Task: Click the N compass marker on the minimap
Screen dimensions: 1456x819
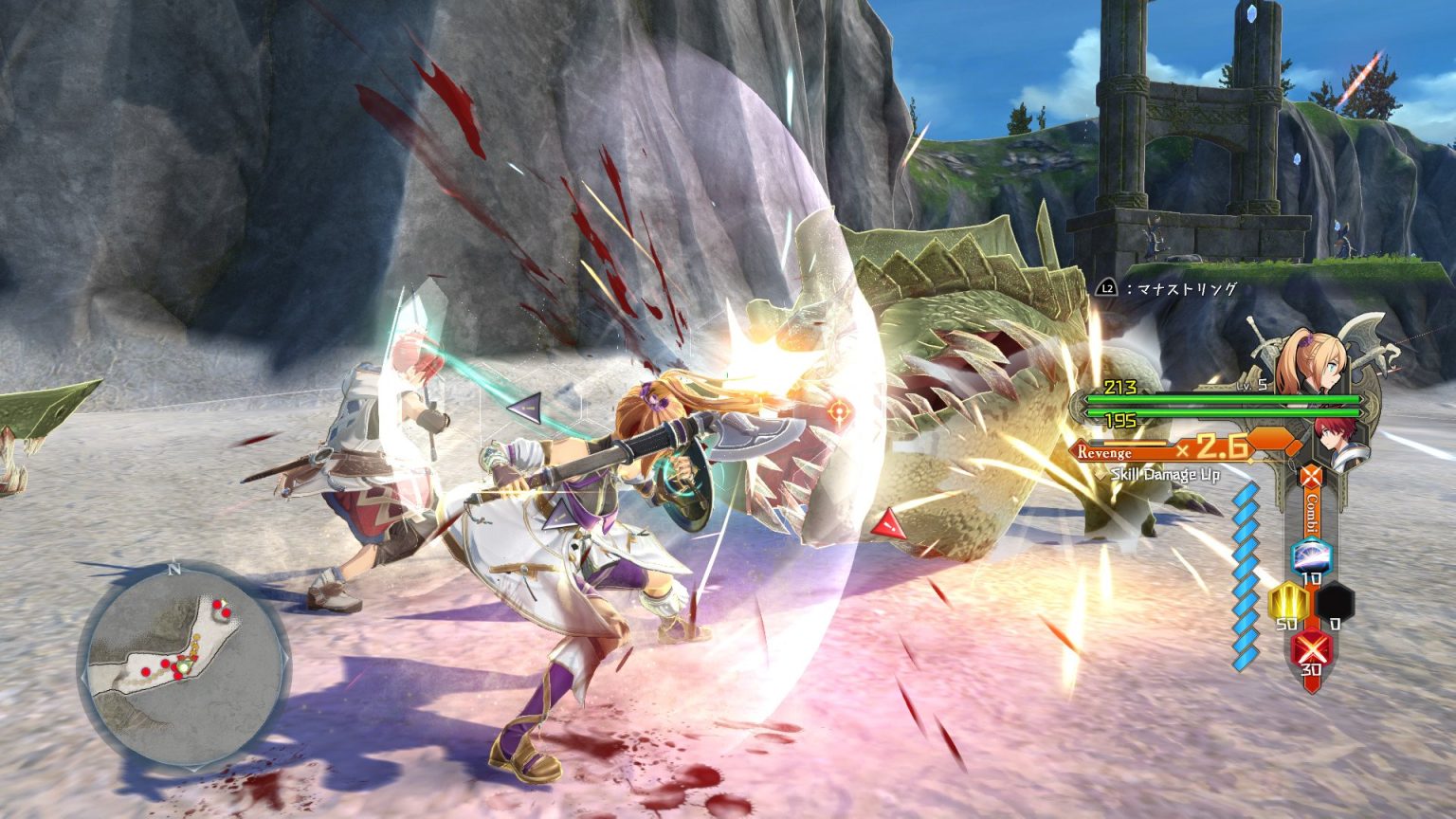Action: tap(174, 568)
